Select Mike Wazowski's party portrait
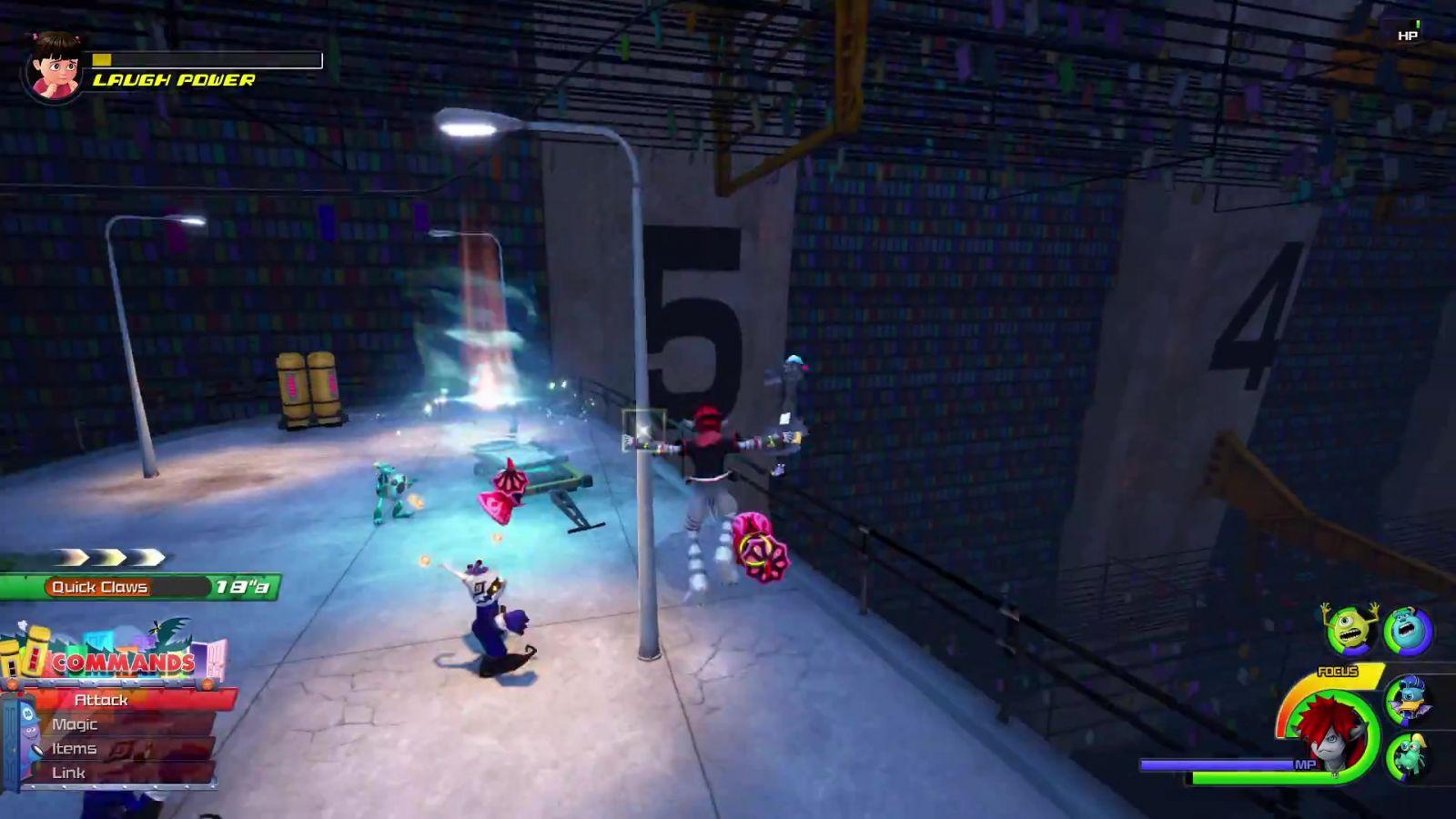Viewport: 1456px width, 819px height. tap(1349, 629)
